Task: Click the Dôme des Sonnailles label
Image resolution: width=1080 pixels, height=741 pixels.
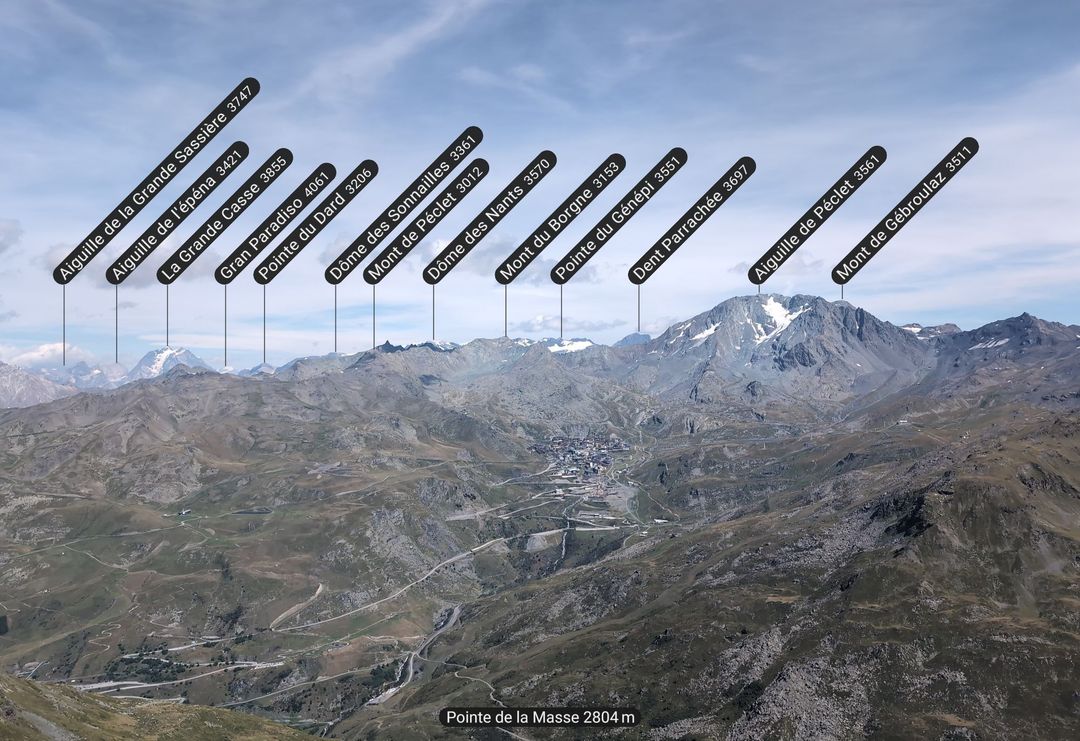Action: pyautogui.click(x=403, y=205)
